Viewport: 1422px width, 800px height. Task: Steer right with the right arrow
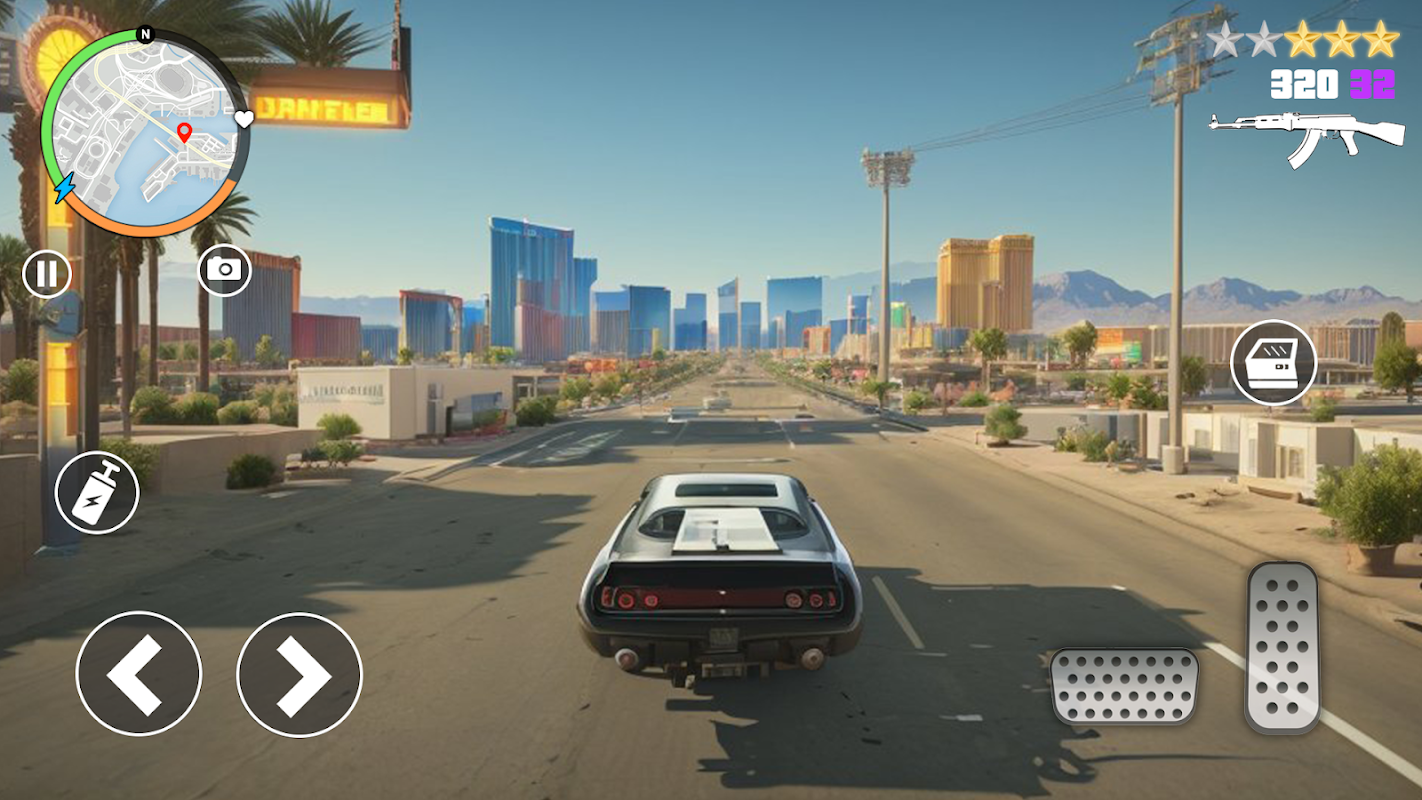(x=299, y=675)
